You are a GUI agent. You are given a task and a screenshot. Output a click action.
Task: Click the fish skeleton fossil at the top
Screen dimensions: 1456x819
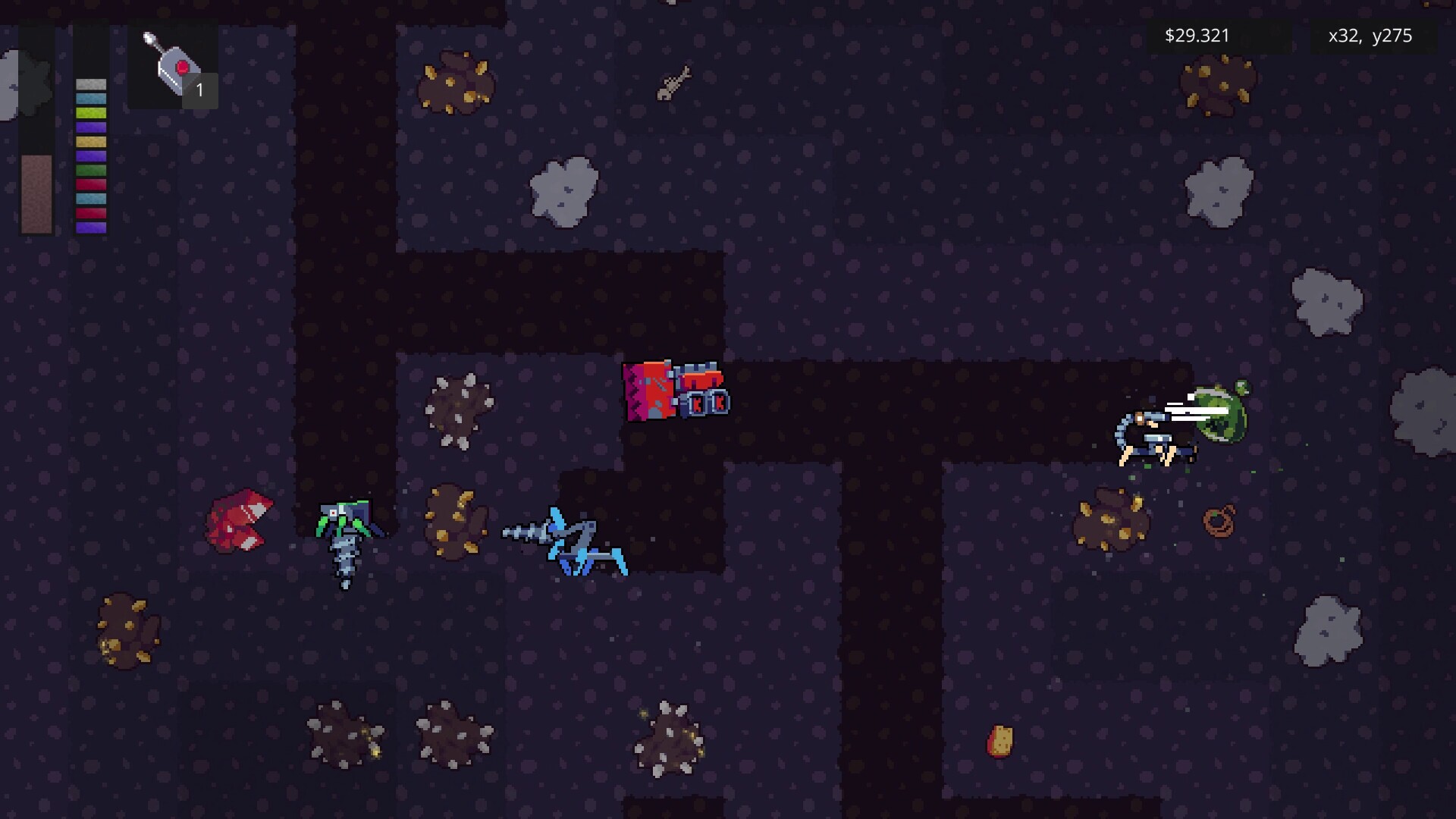pyautogui.click(x=673, y=83)
